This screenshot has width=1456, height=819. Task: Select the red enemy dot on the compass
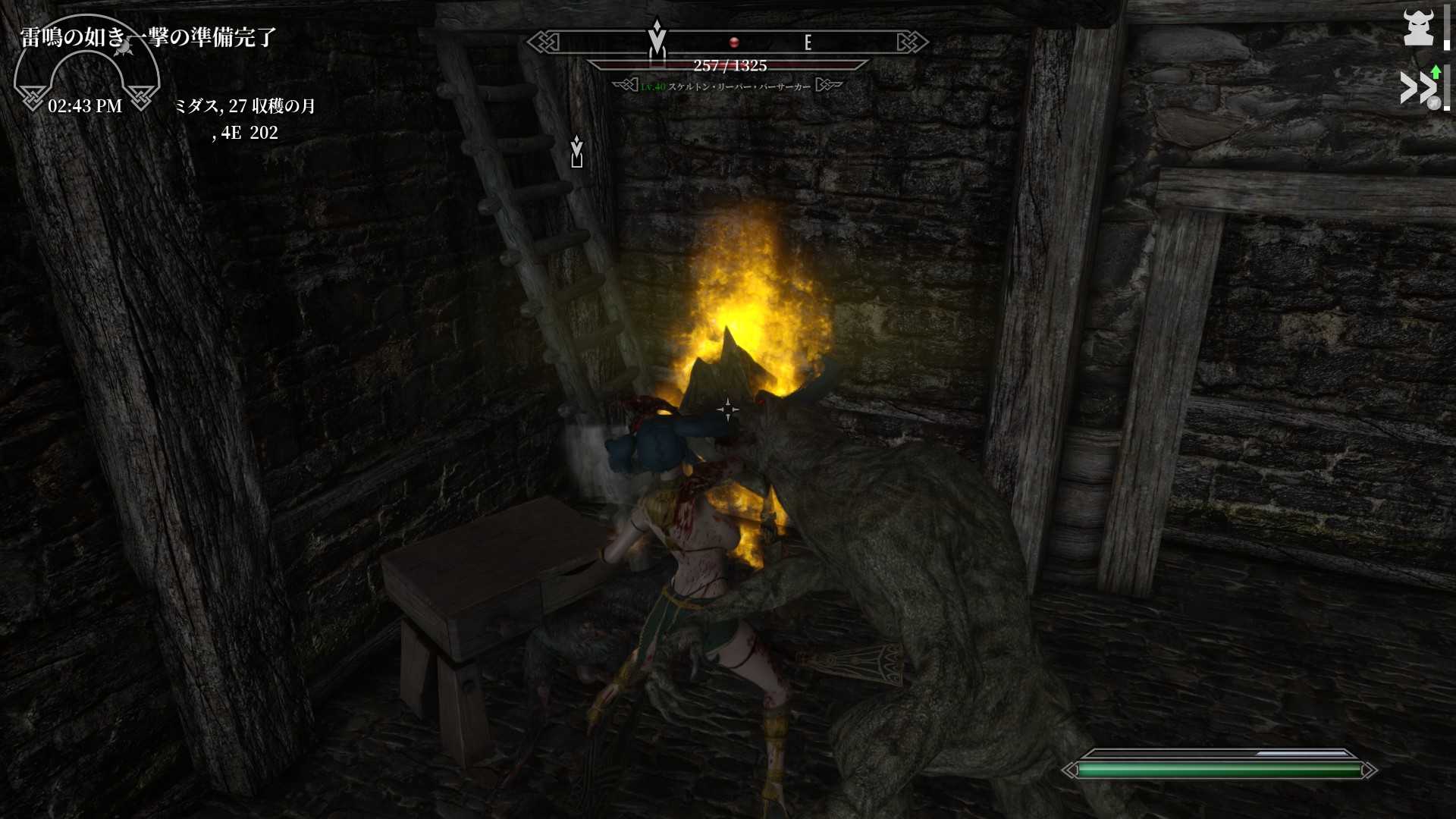tap(733, 42)
